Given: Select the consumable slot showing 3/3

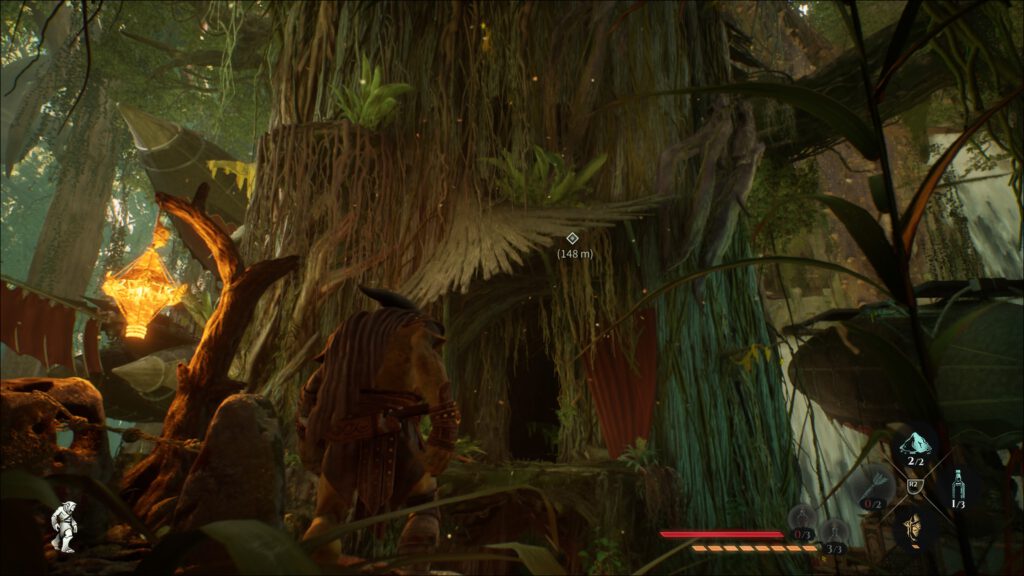Looking at the screenshot, I should click(834, 532).
